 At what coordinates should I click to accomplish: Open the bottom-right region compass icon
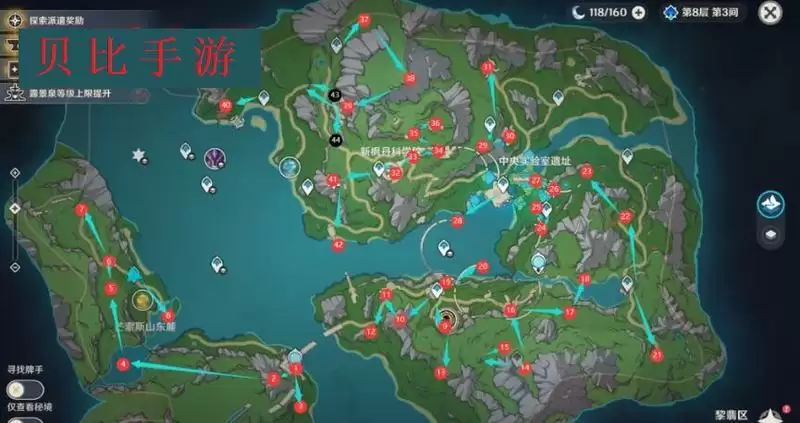tap(772, 413)
